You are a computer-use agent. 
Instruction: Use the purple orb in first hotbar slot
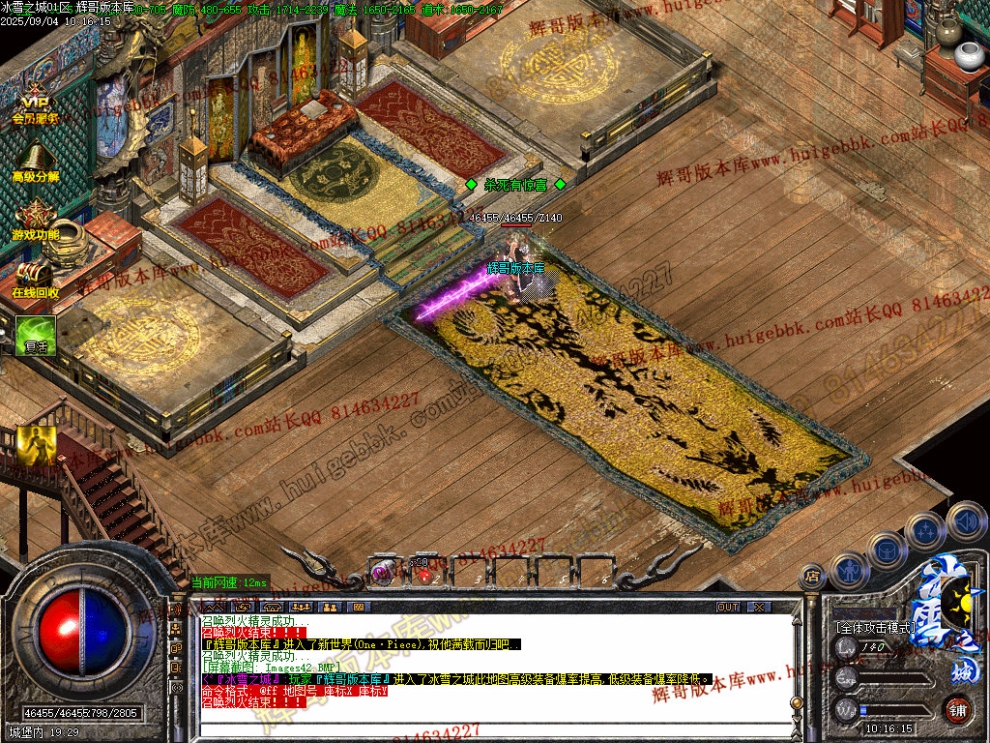[382, 572]
